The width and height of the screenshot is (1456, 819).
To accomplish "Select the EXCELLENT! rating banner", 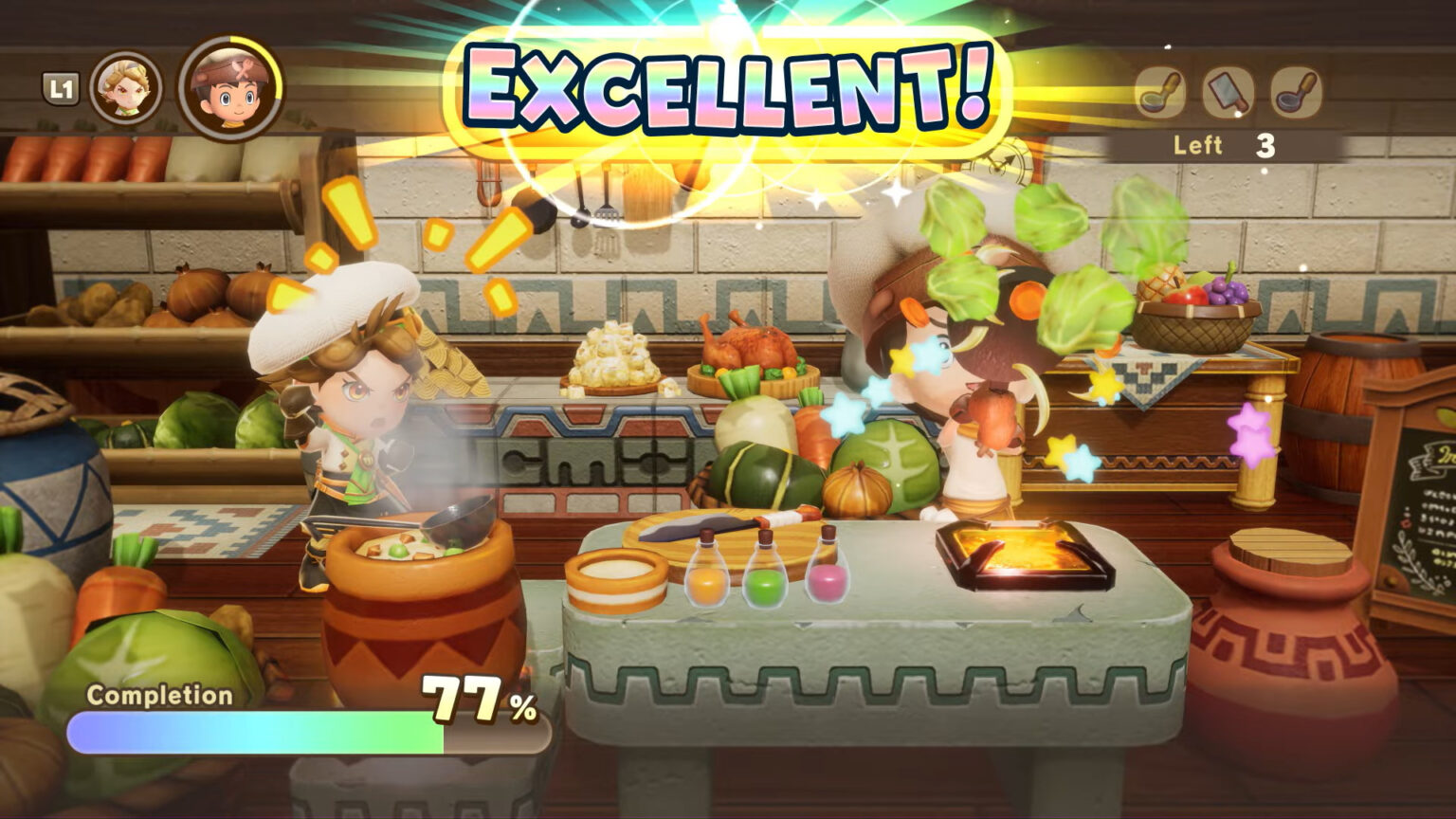I will (x=725, y=87).
